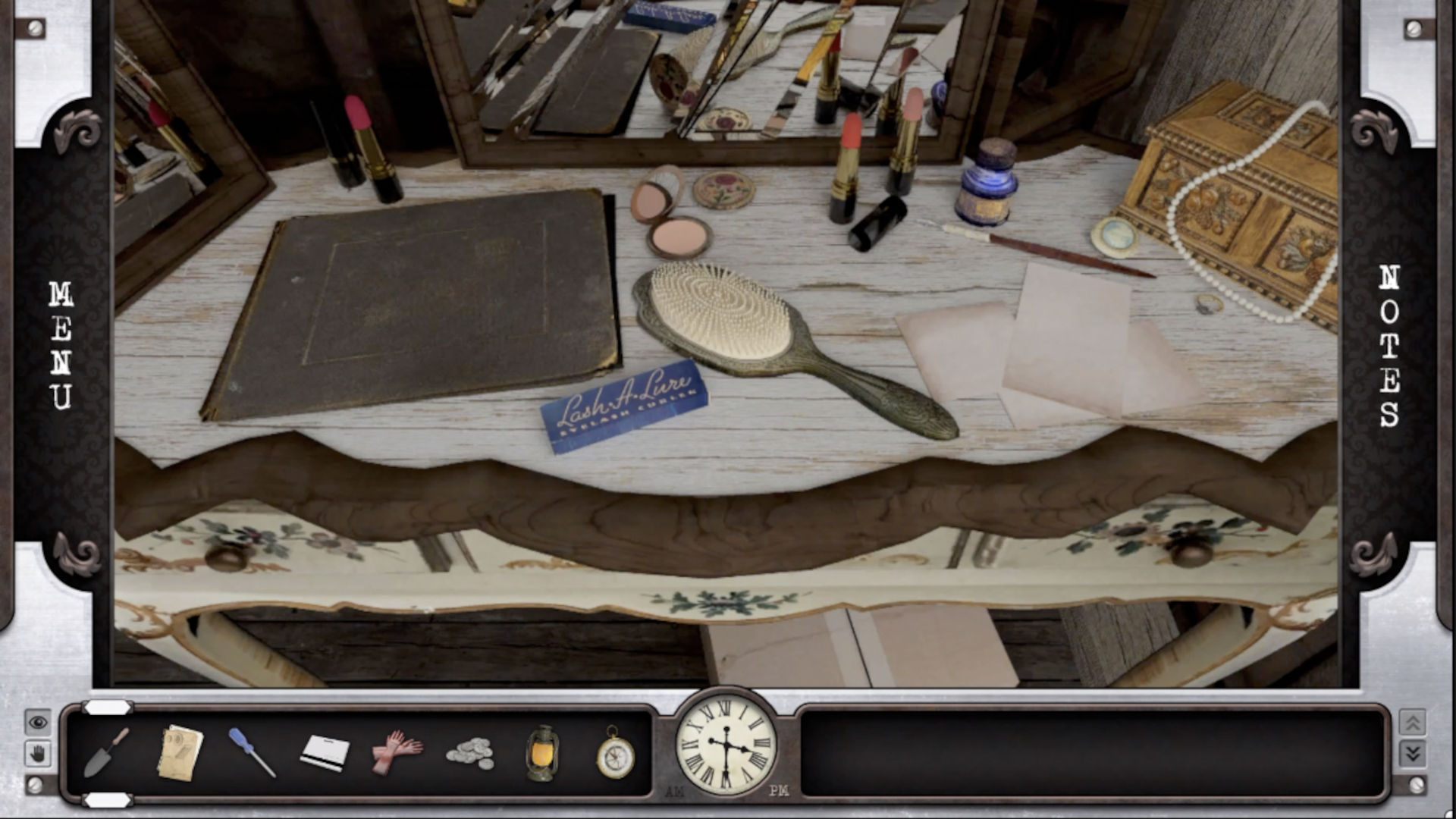Select the garden trowel from inventory
Screen dimensions: 1456x819
coord(106,752)
